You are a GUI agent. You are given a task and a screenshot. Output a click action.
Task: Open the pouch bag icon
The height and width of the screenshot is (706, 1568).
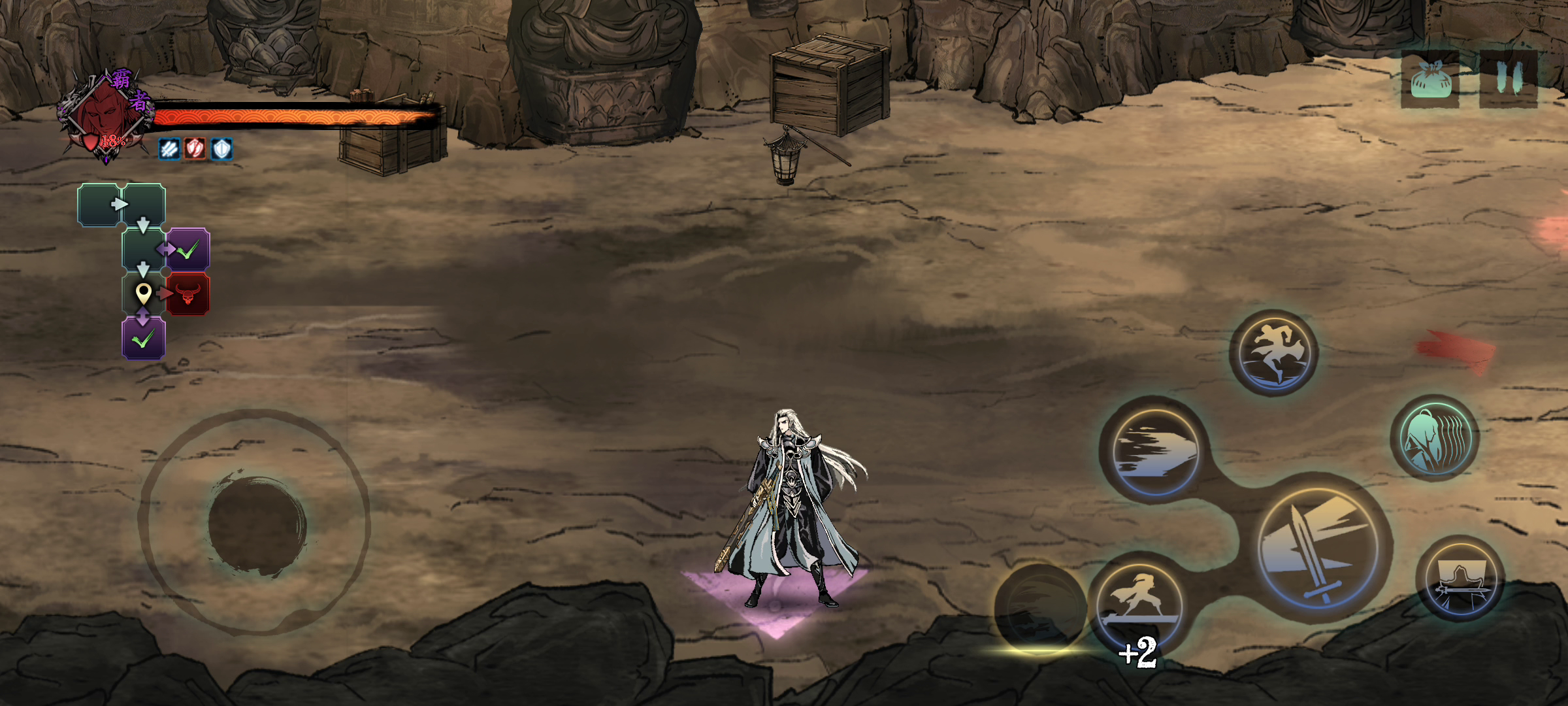[1431, 80]
